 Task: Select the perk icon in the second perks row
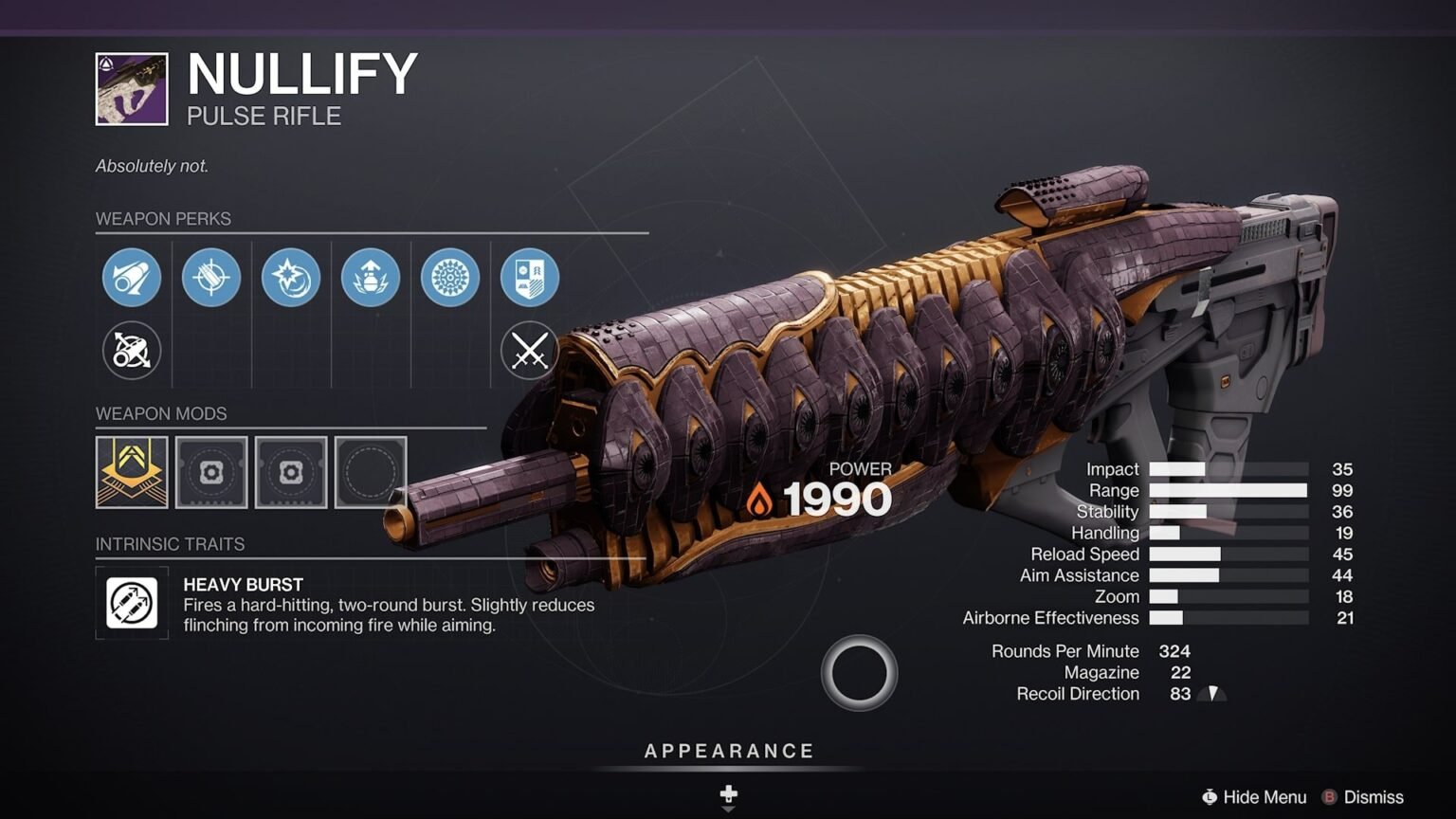coord(131,350)
